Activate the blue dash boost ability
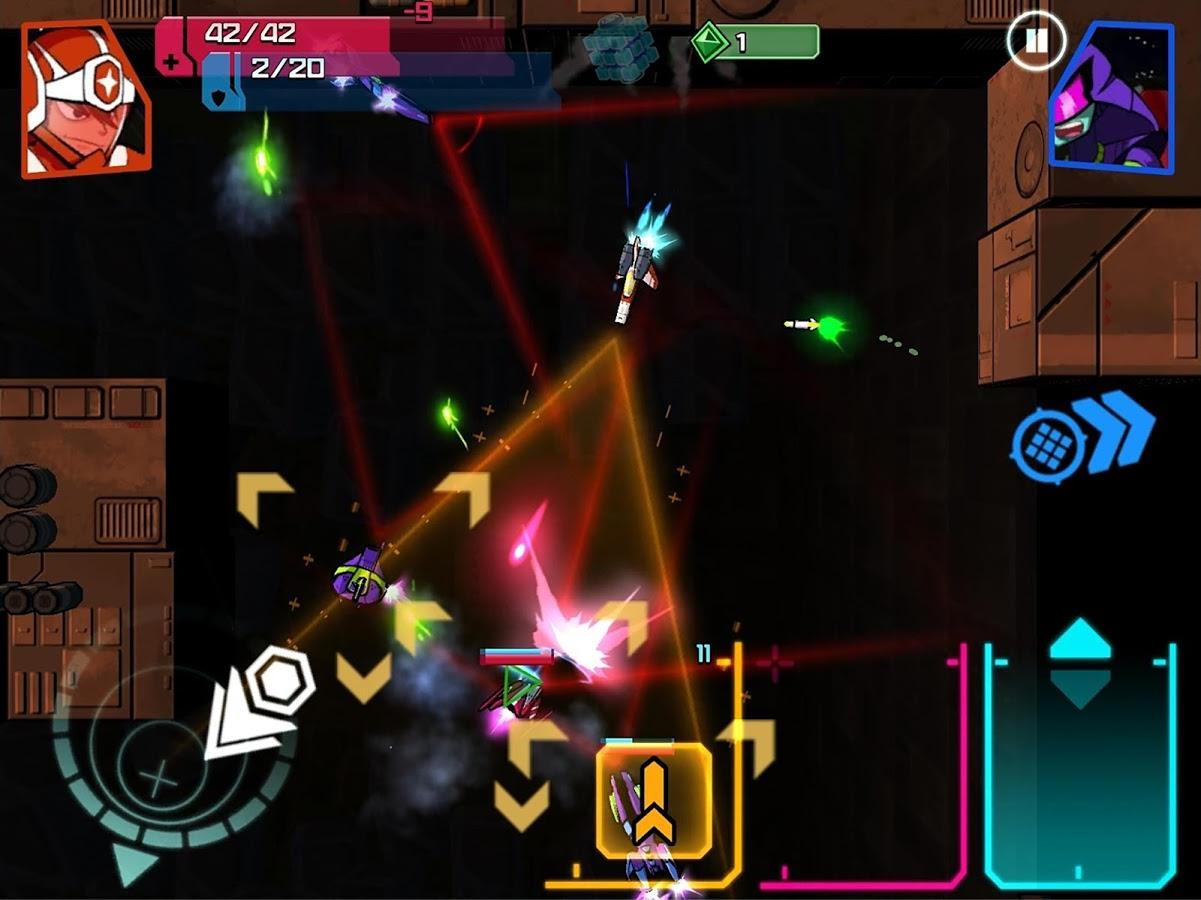The width and height of the screenshot is (1201, 900). [1083, 437]
